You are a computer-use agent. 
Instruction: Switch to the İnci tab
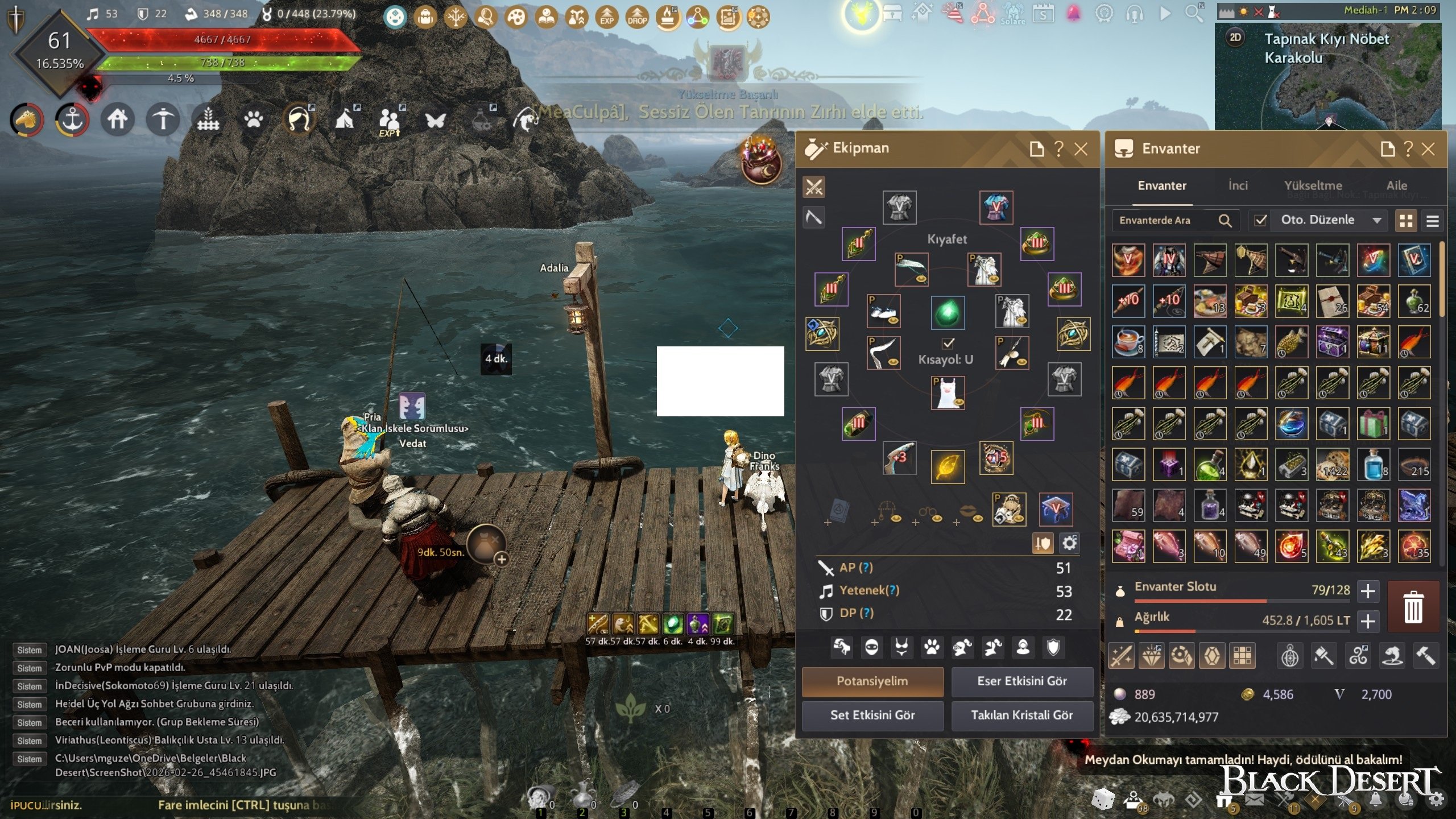pyautogui.click(x=1238, y=185)
